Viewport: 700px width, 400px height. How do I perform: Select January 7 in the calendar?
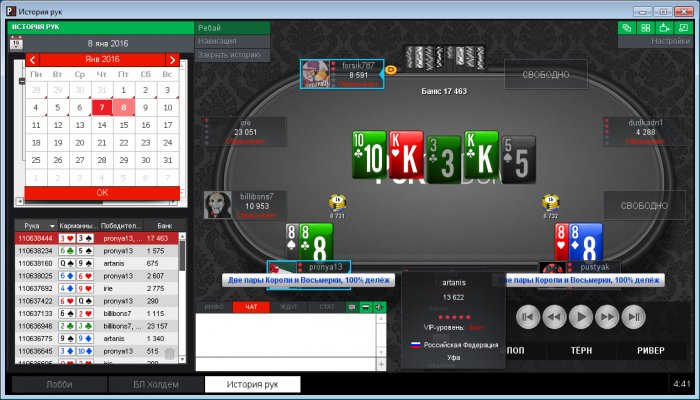pyautogui.click(x=101, y=107)
